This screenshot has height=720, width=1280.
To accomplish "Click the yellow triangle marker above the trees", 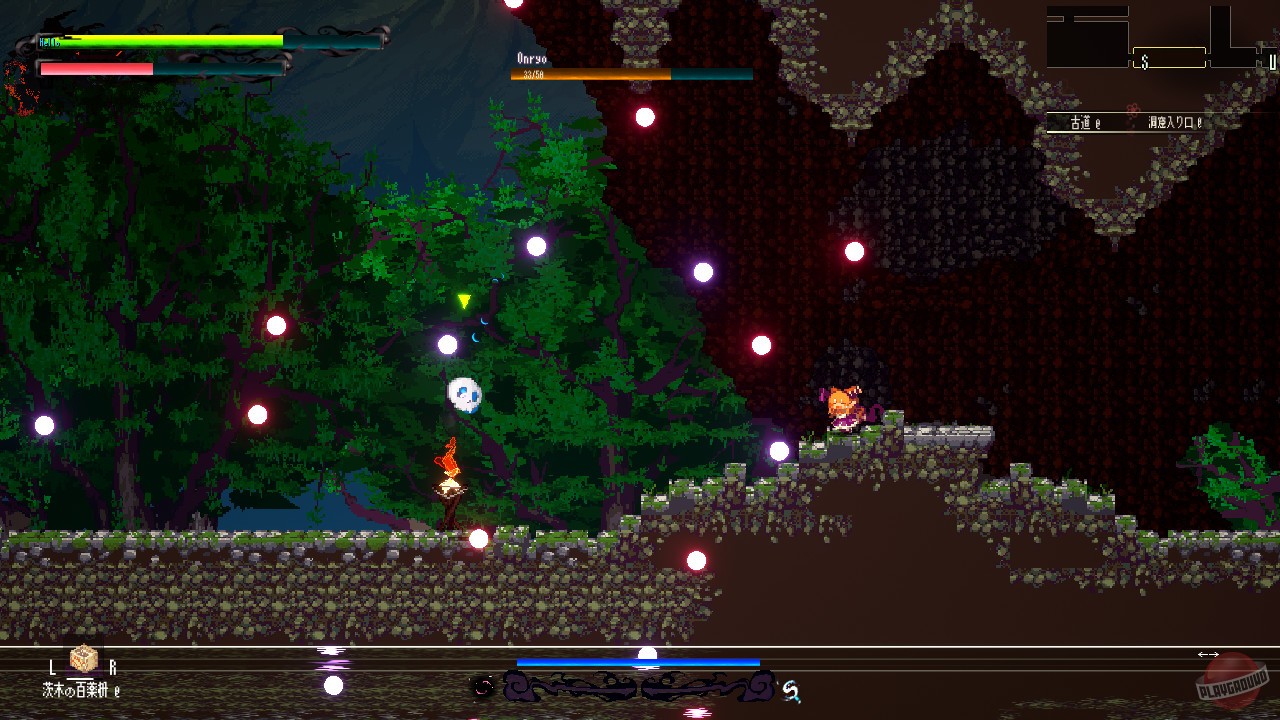I will (466, 298).
